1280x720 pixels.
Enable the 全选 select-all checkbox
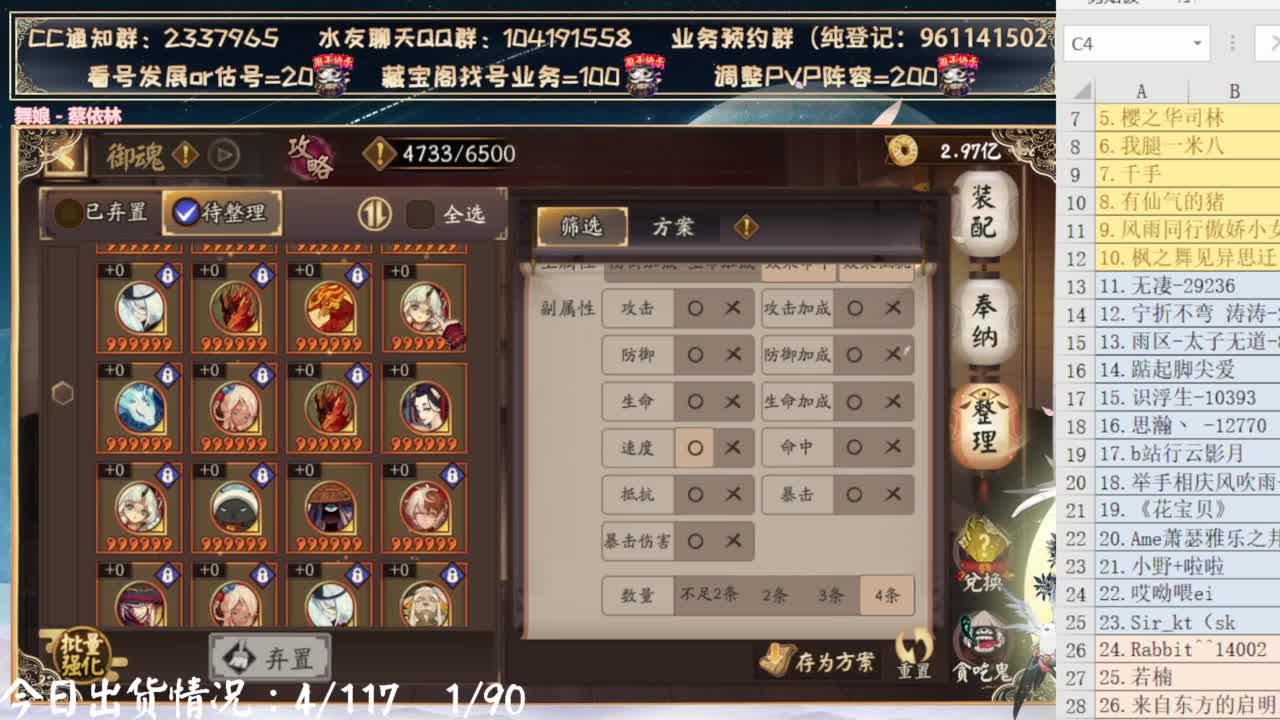(420, 213)
